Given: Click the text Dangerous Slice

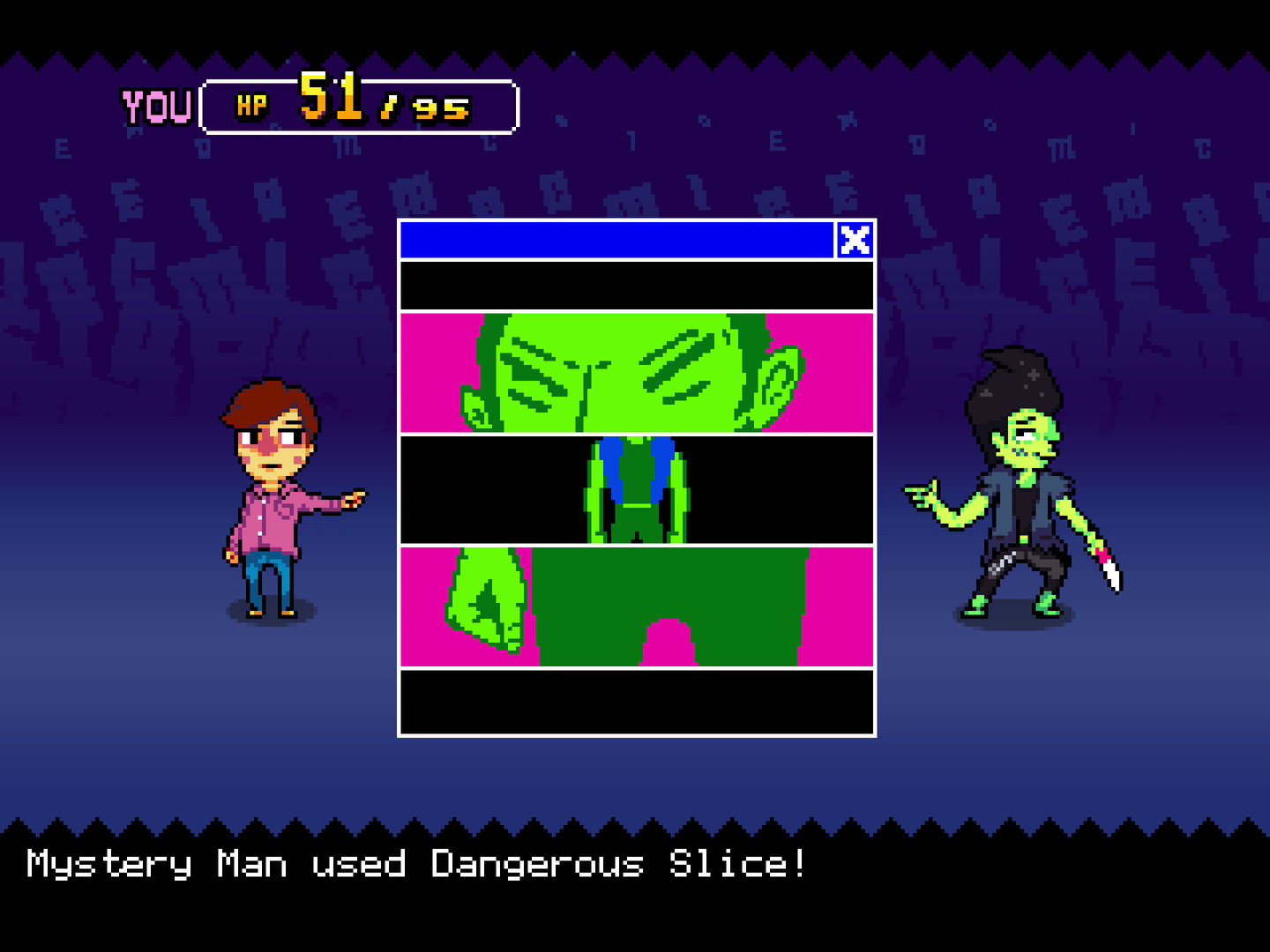Looking at the screenshot, I should [619, 864].
